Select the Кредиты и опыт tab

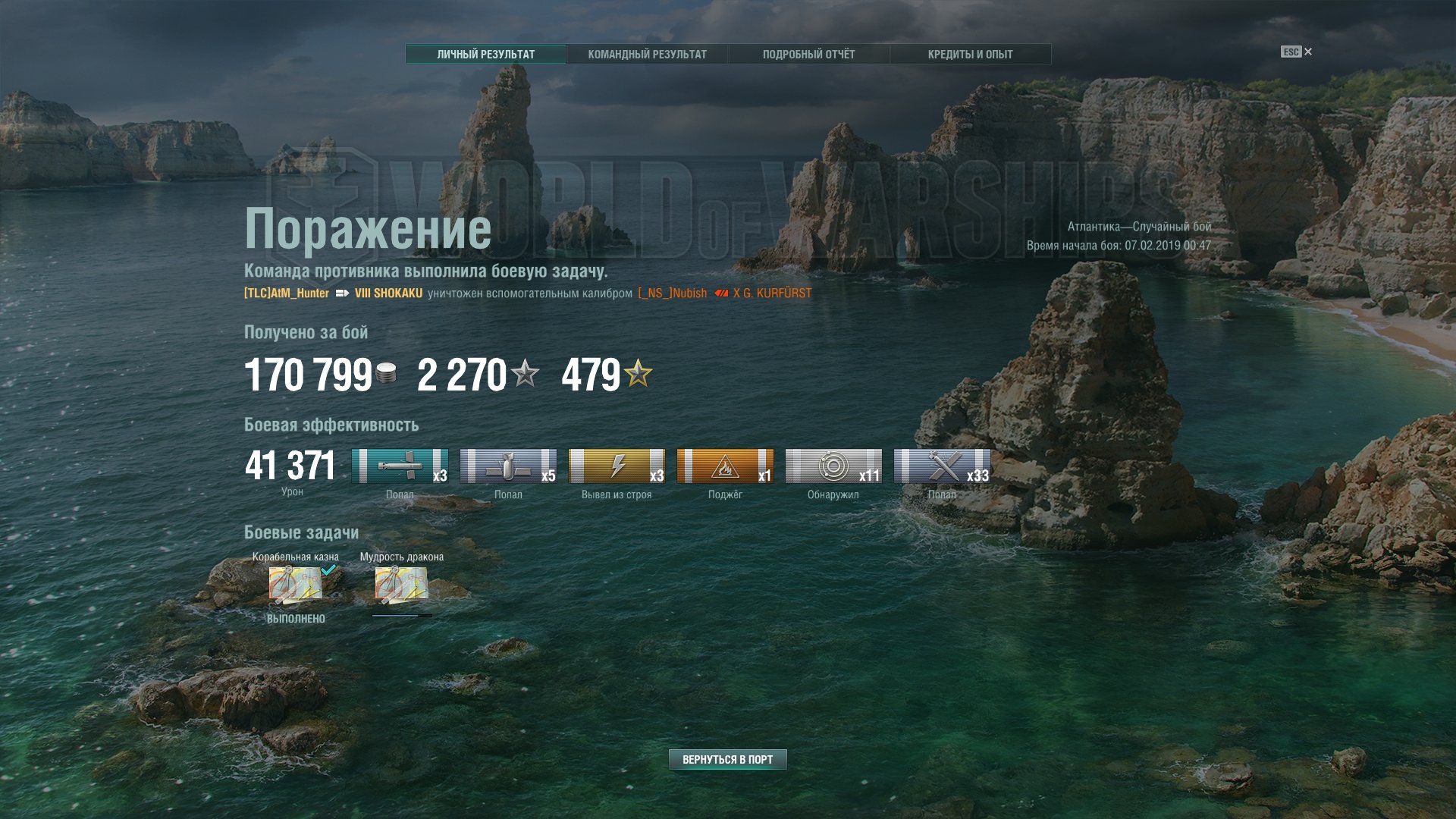[x=970, y=55]
